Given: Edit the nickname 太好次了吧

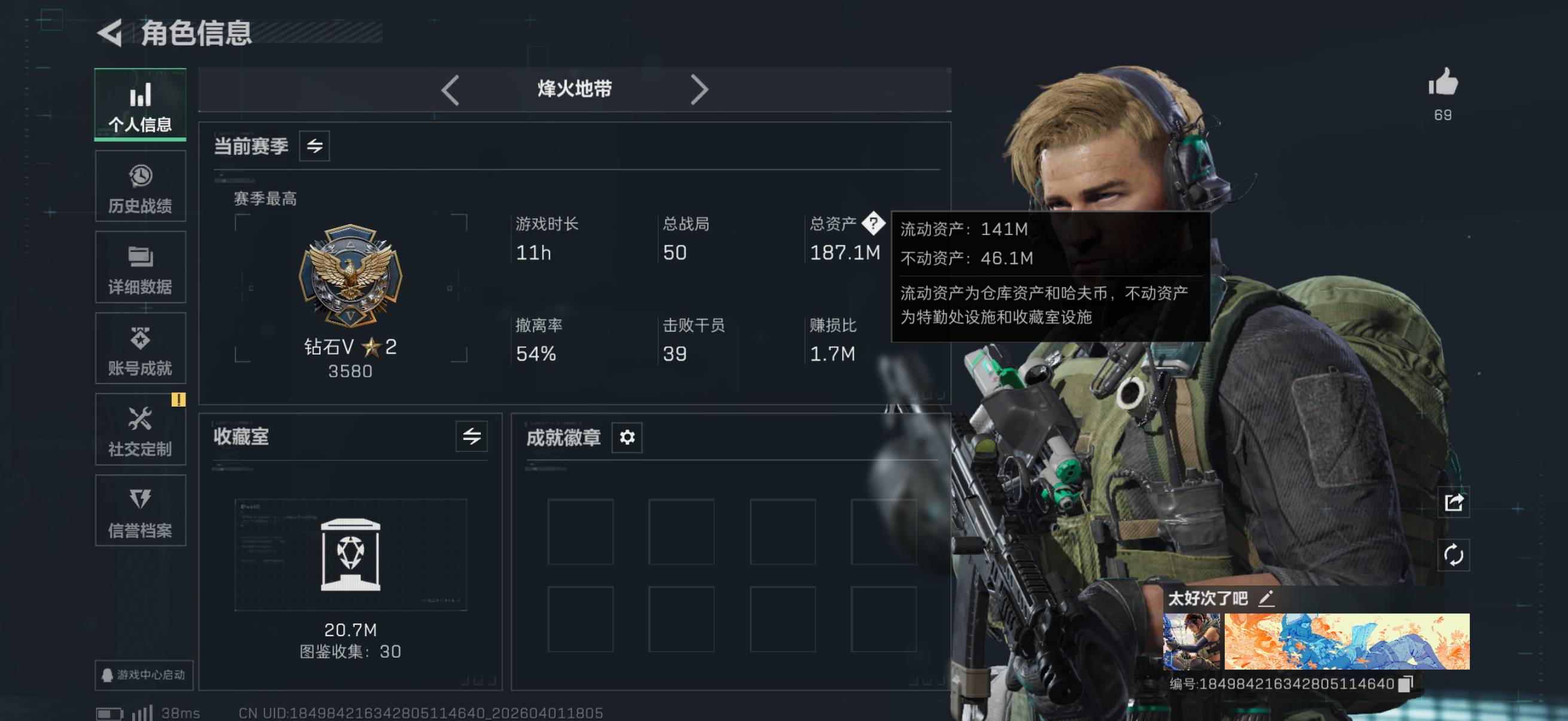Looking at the screenshot, I should click(x=1266, y=598).
